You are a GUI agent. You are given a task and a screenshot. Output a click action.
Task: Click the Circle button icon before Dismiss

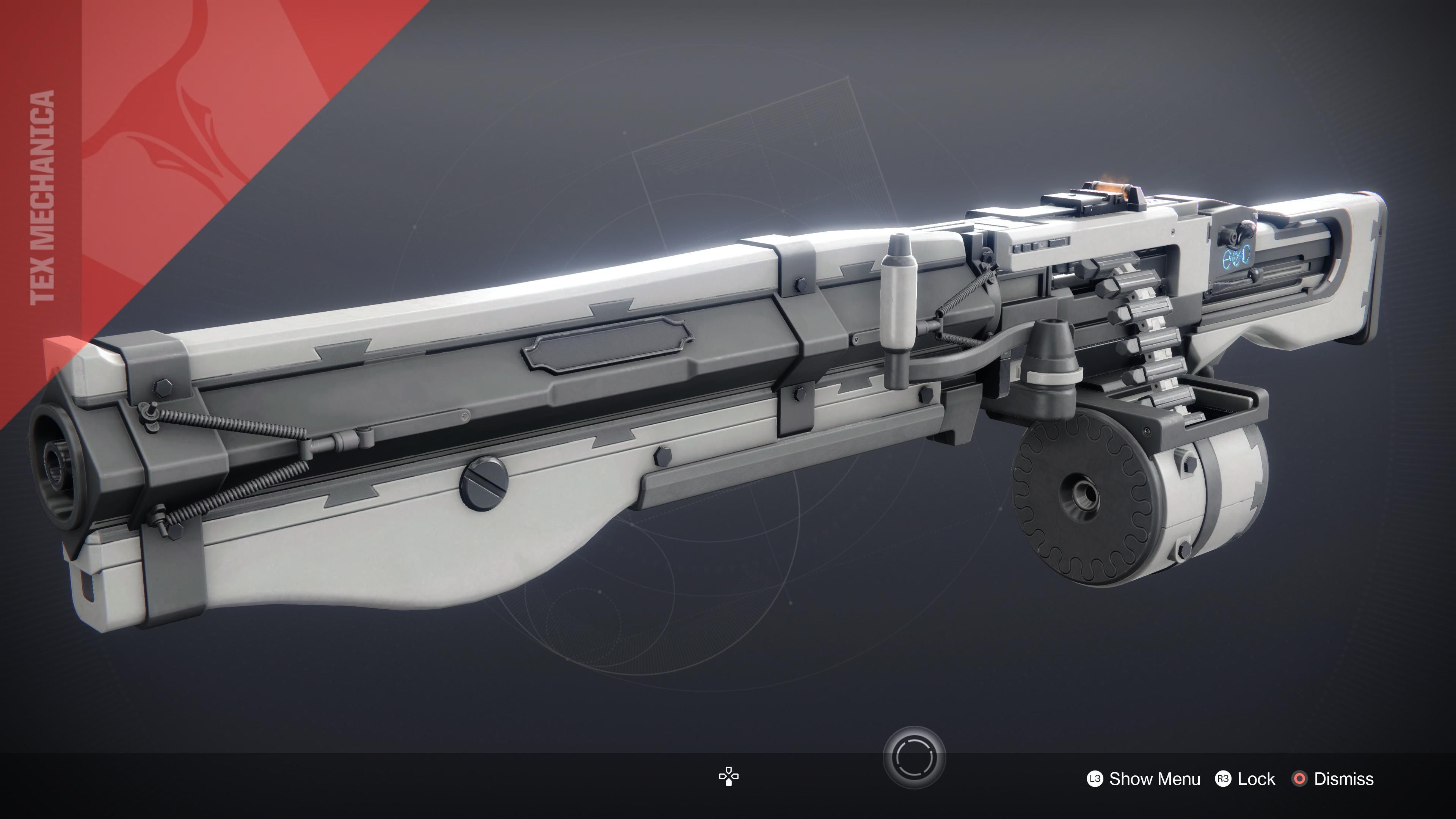coord(1301,780)
